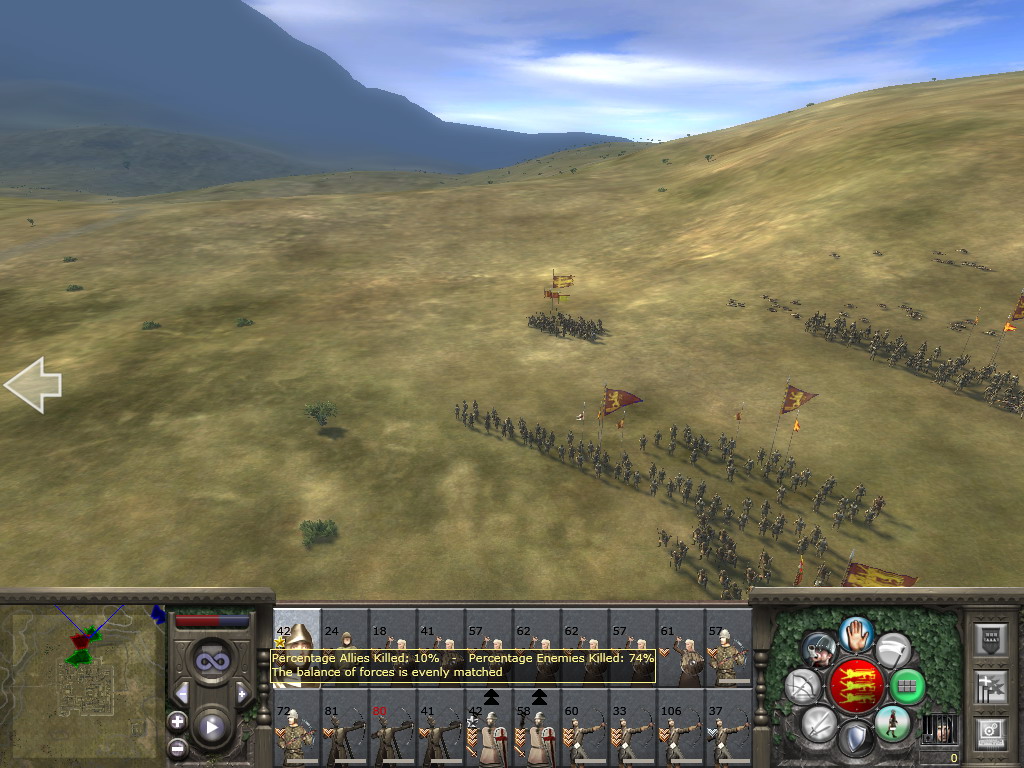Viewport: 1024px width, 768px height.
Task: Toggle the run mode running-man button
Action: [x=891, y=723]
